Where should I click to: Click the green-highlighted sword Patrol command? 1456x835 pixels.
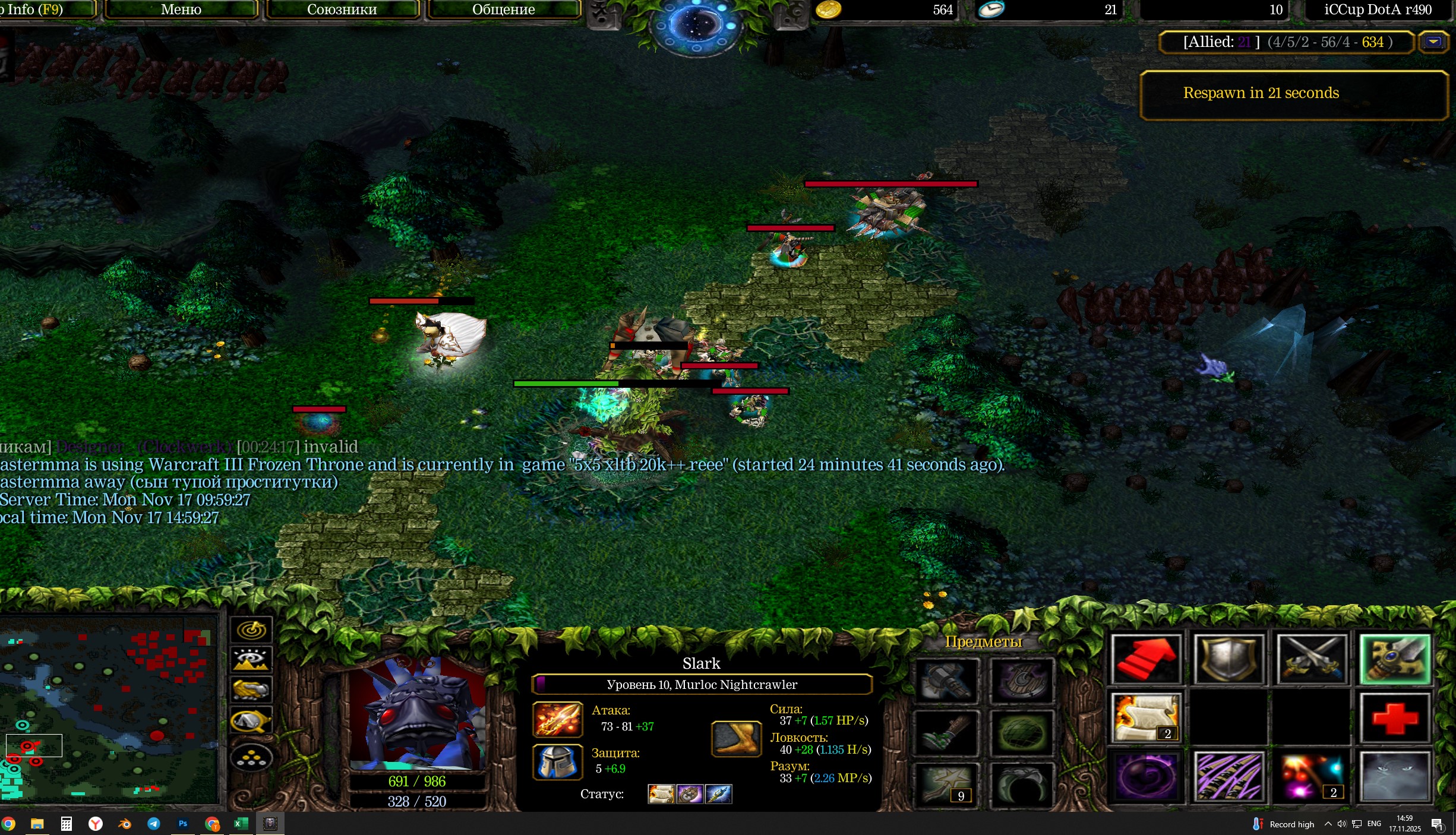click(1395, 659)
